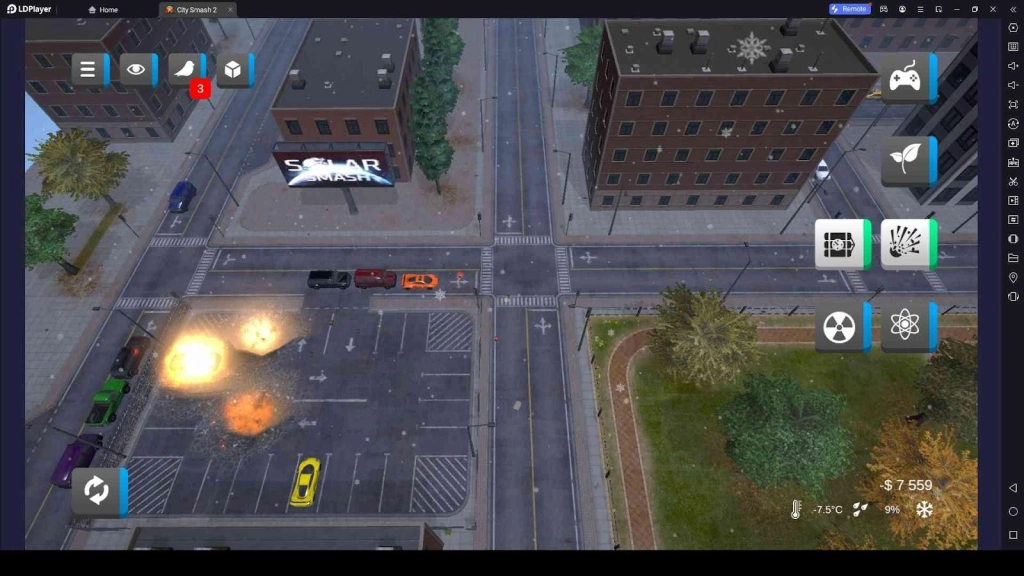This screenshot has height=576, width=1024.
Task: Select the radioactive nuke weapon
Action: (x=839, y=326)
